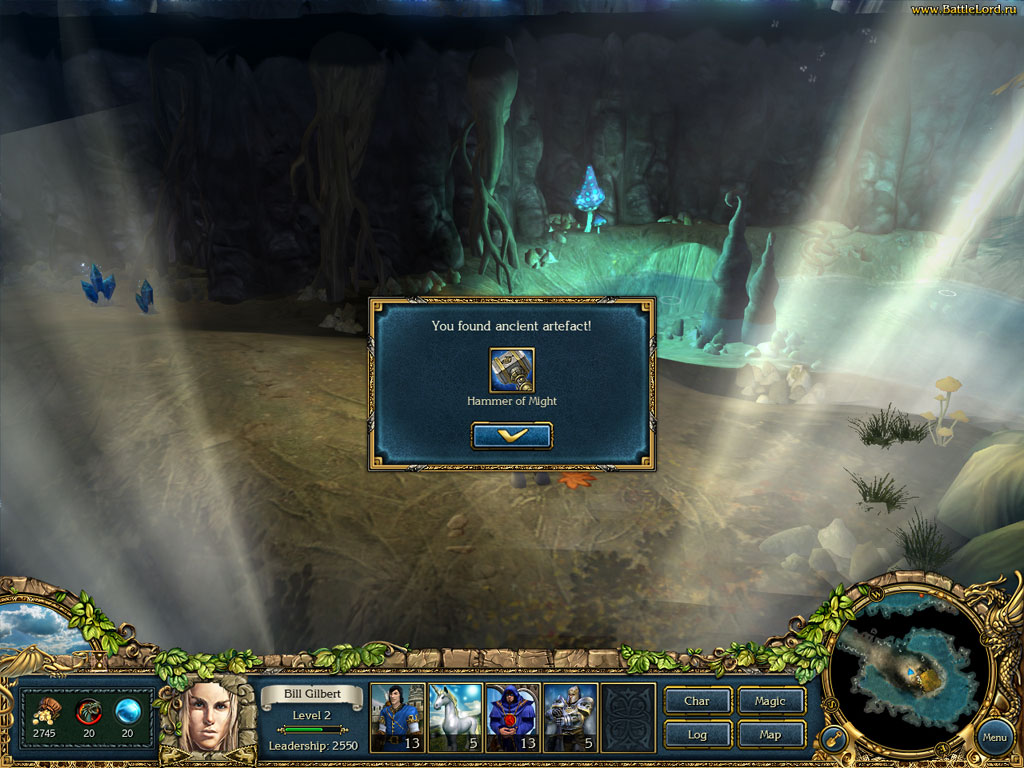Screen dimensions: 1024x768
Task: Click the gold coins resource icon
Action: (45, 711)
